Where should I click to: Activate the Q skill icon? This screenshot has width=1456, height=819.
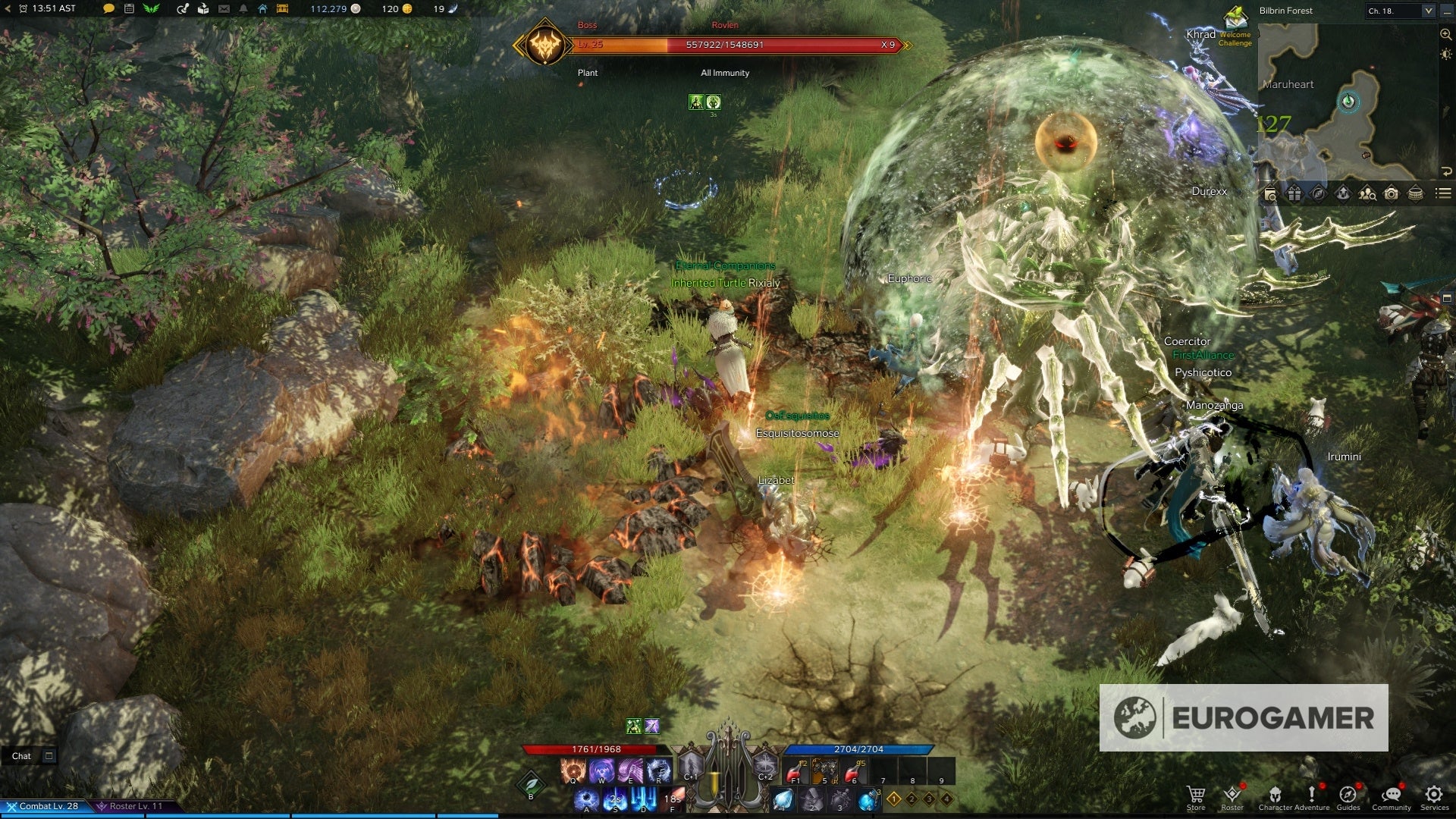(573, 771)
